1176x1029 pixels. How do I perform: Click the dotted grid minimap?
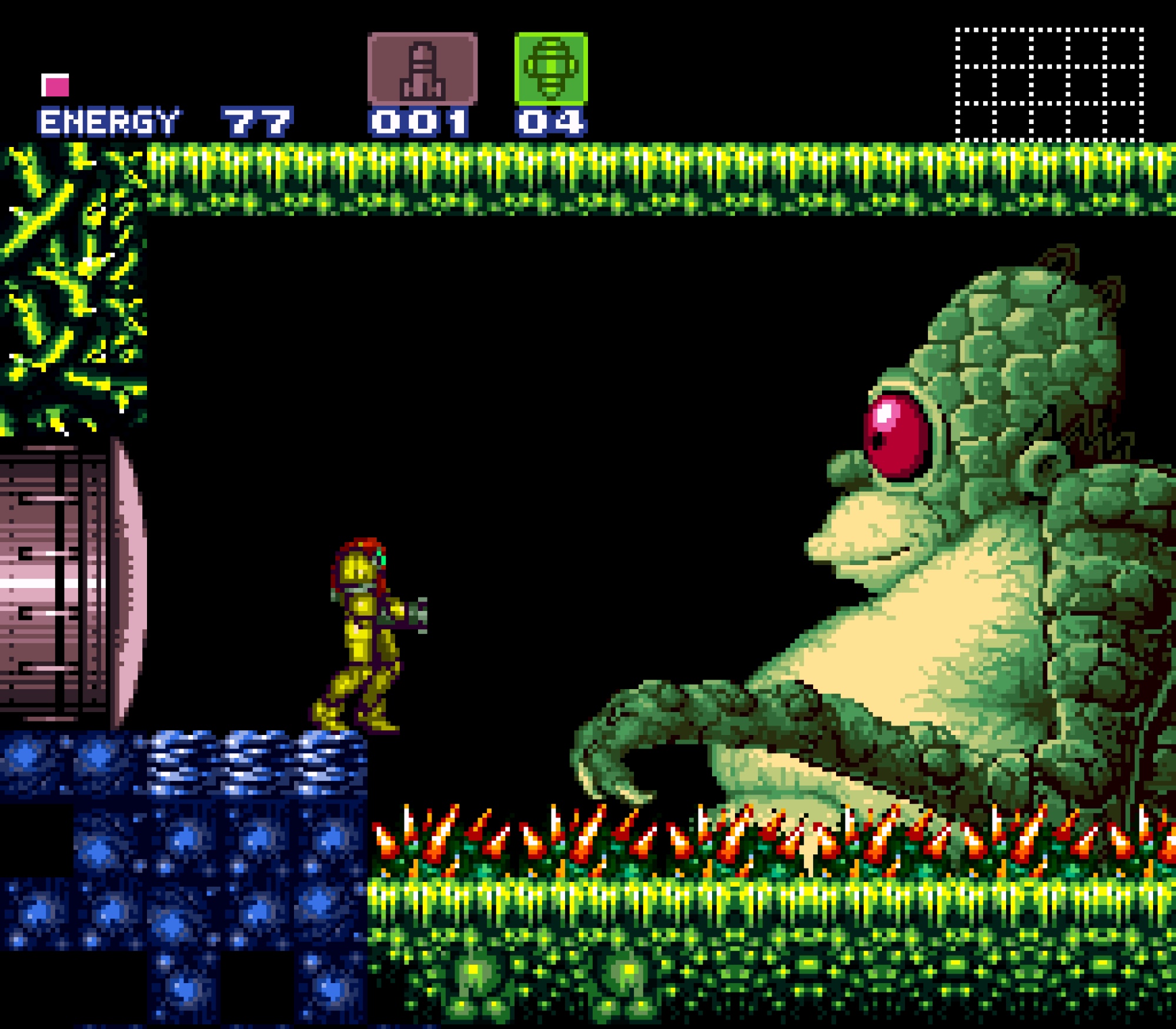click(1049, 85)
